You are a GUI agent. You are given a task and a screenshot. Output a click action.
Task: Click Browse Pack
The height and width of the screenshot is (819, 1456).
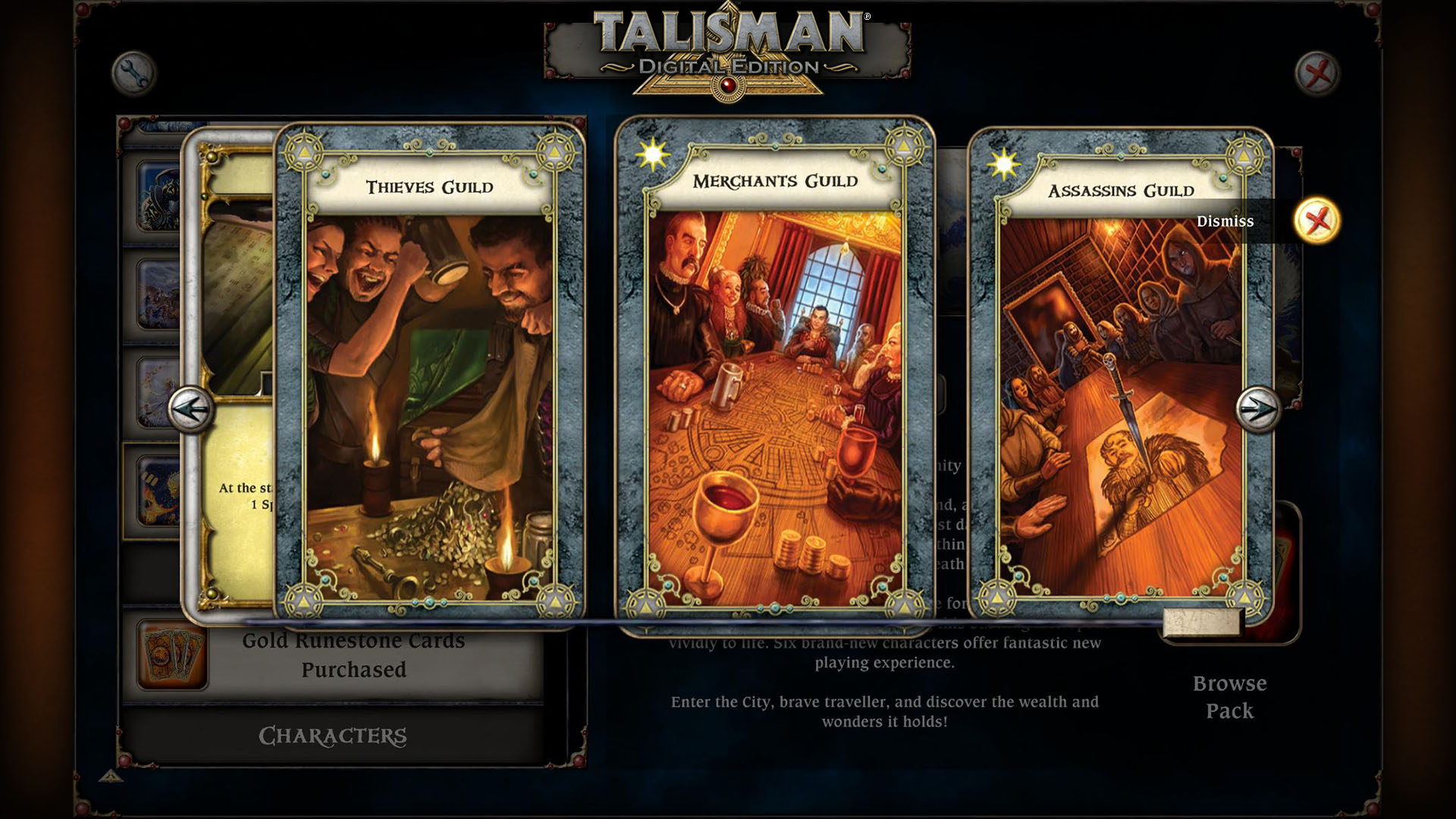tap(1229, 696)
